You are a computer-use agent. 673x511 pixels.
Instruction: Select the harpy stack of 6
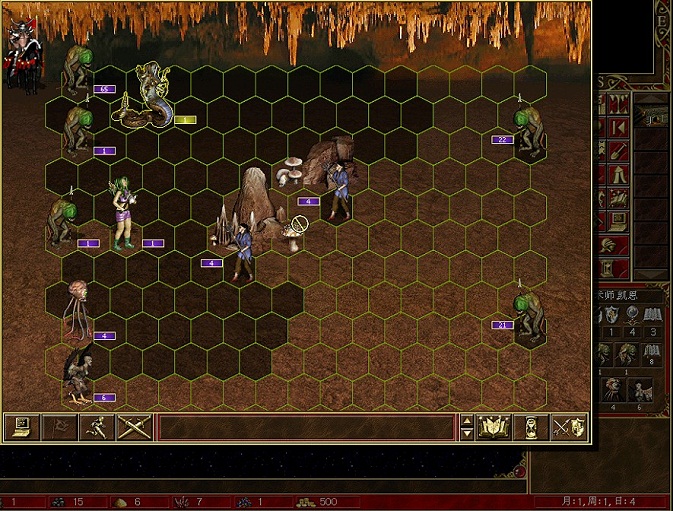78,373
